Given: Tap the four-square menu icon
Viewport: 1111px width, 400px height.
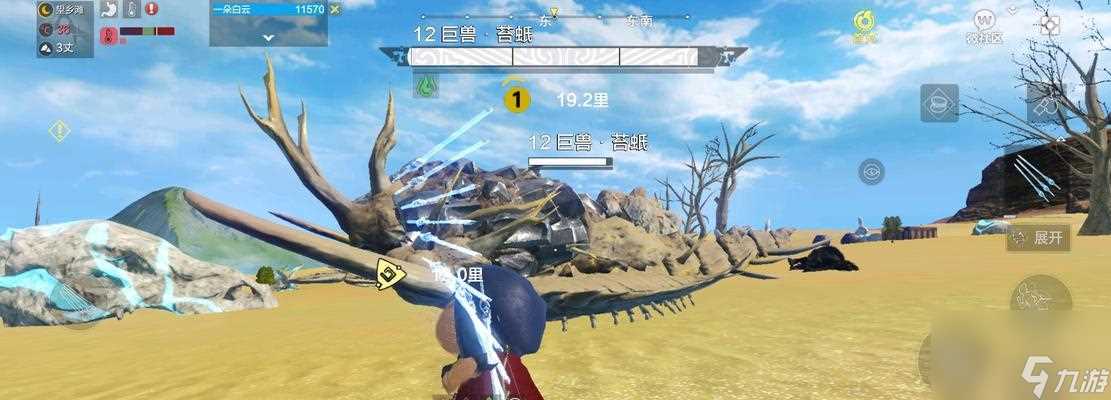Looking at the screenshot, I should (x=1049, y=24).
